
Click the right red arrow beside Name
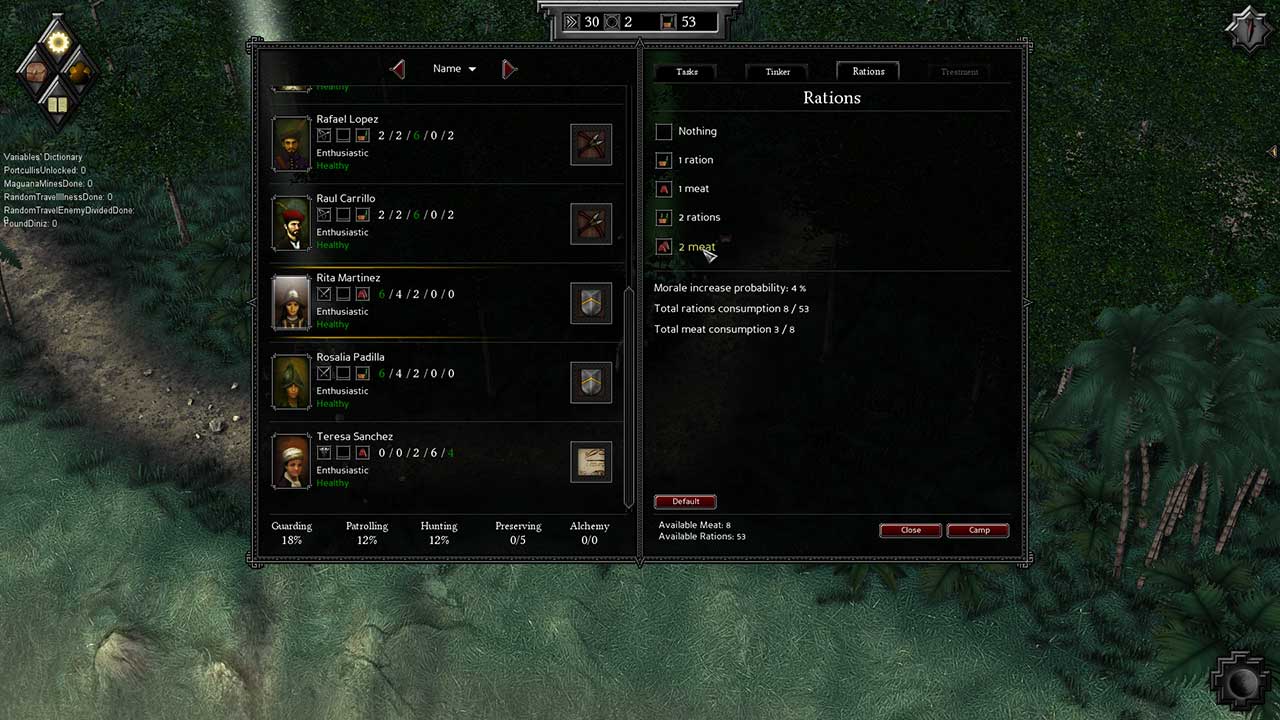[x=509, y=69]
